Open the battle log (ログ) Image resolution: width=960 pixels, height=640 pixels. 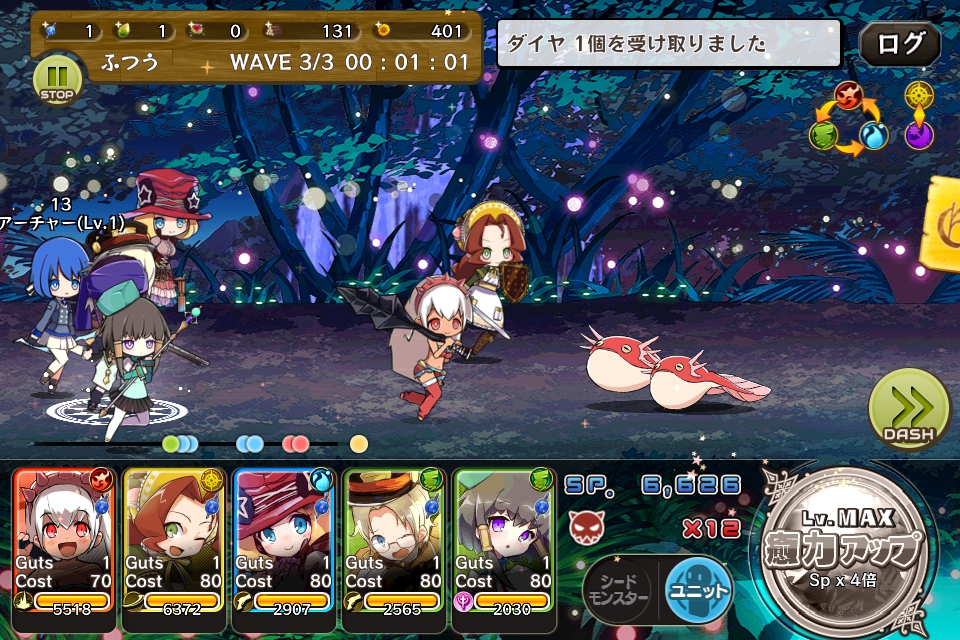tap(899, 44)
